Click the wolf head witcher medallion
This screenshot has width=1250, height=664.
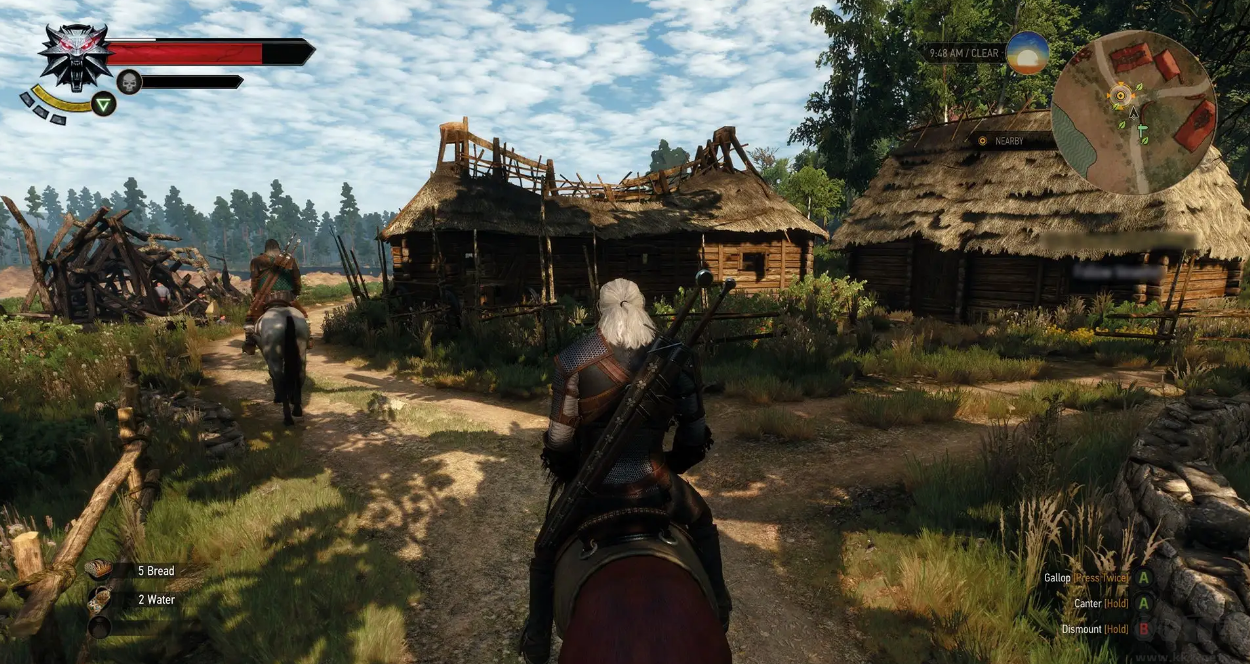pyautogui.click(x=75, y=56)
